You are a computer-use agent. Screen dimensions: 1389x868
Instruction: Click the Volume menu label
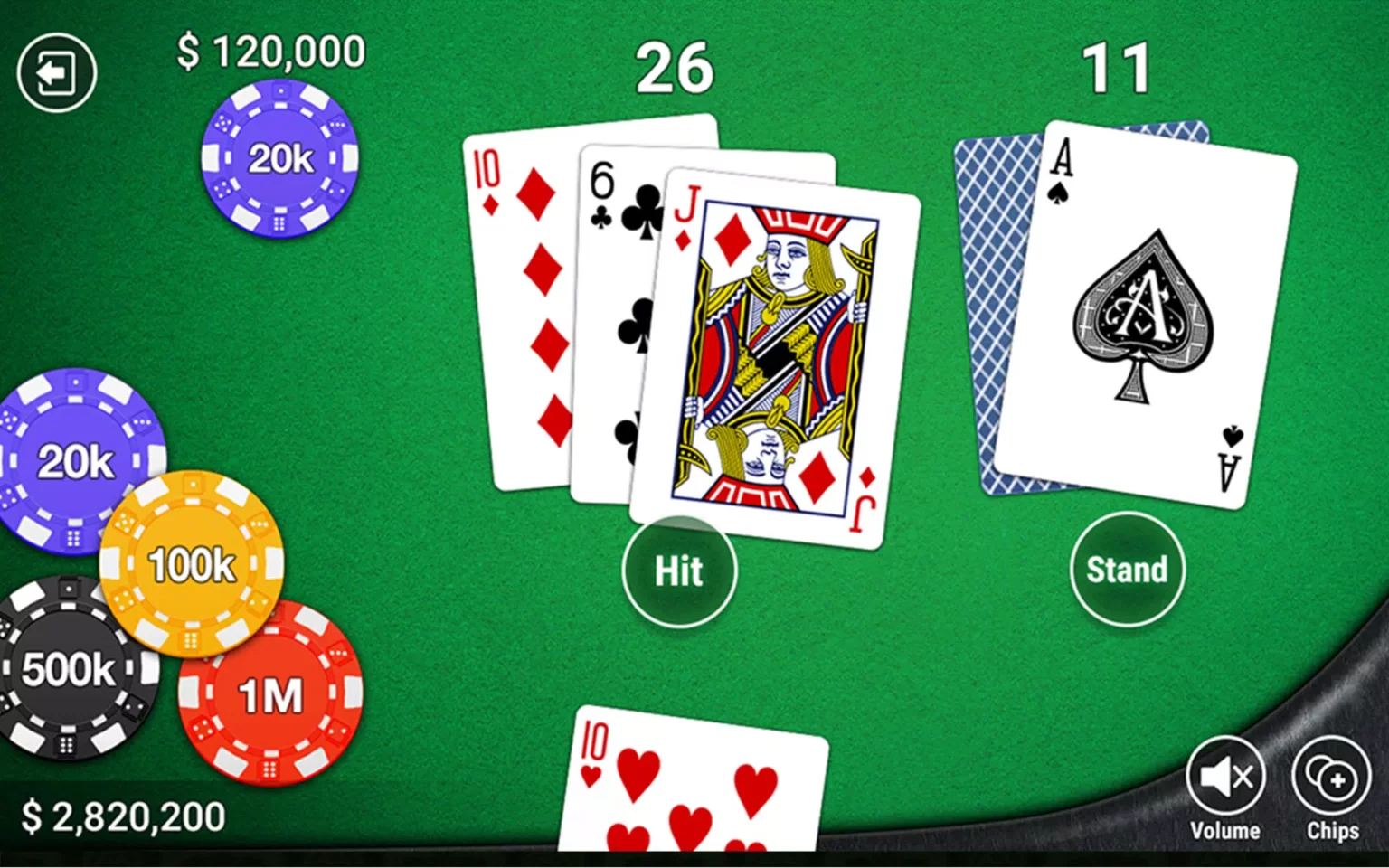1225,829
